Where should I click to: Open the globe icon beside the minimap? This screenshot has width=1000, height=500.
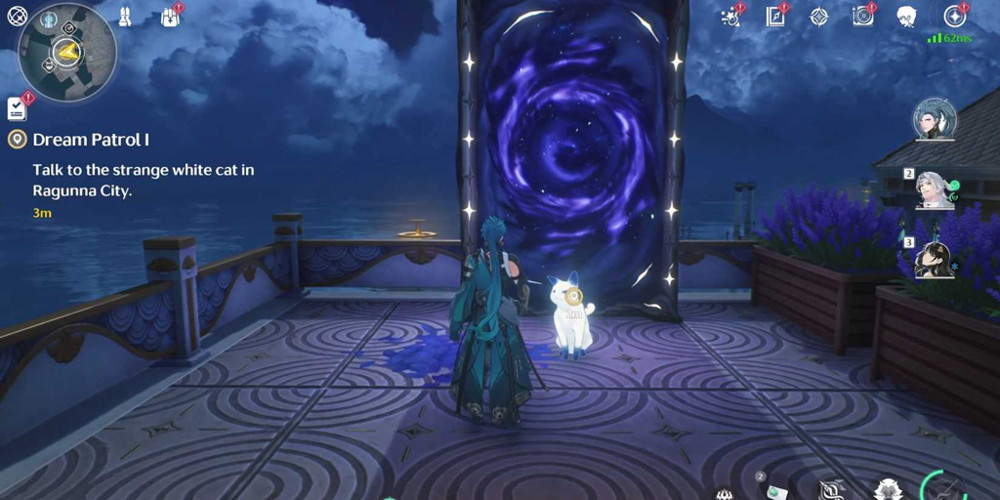click(15, 16)
